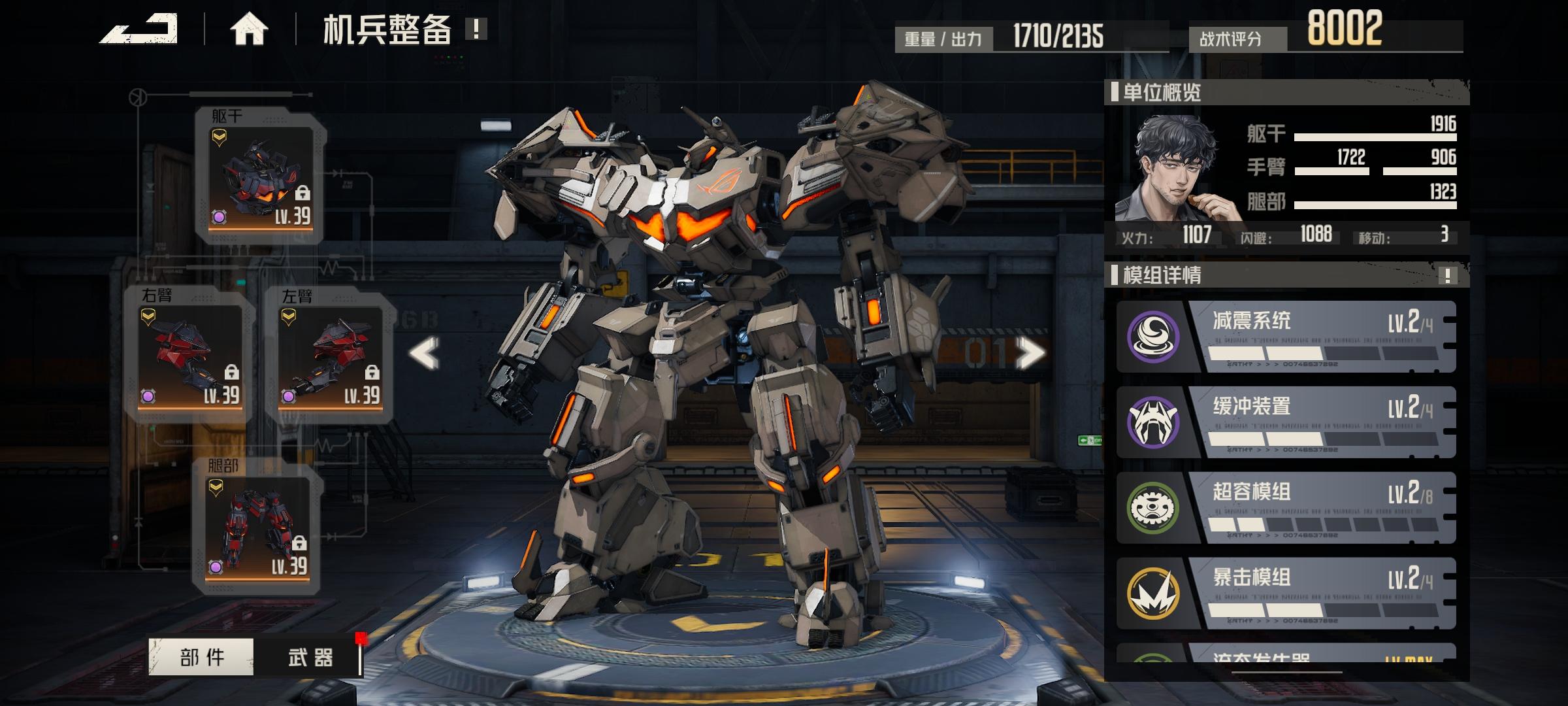Show 模组详情 info exclamation icon
The width and height of the screenshot is (1568, 706).
(1447, 275)
